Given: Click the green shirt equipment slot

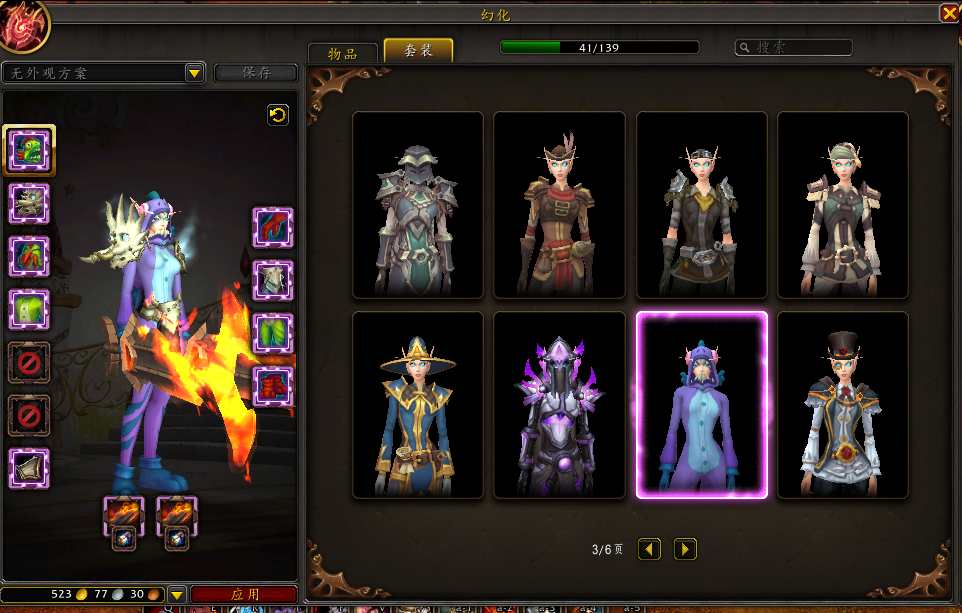Looking at the screenshot, I should point(29,309).
